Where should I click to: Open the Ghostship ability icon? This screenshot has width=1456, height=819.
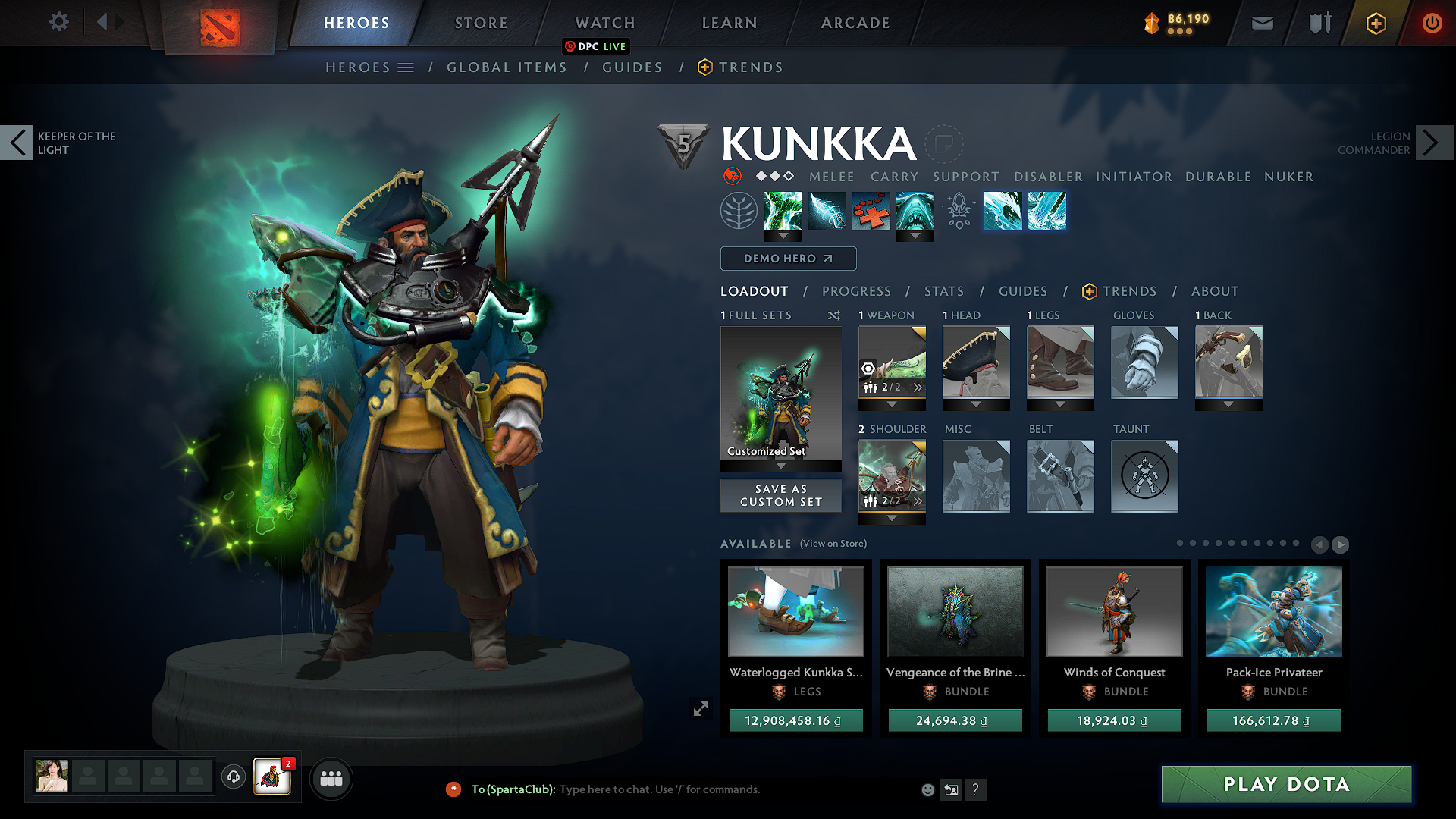(915, 211)
